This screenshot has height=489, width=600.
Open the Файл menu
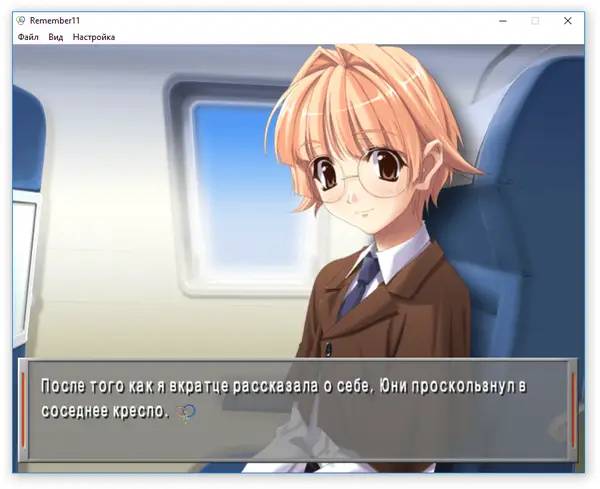point(28,37)
